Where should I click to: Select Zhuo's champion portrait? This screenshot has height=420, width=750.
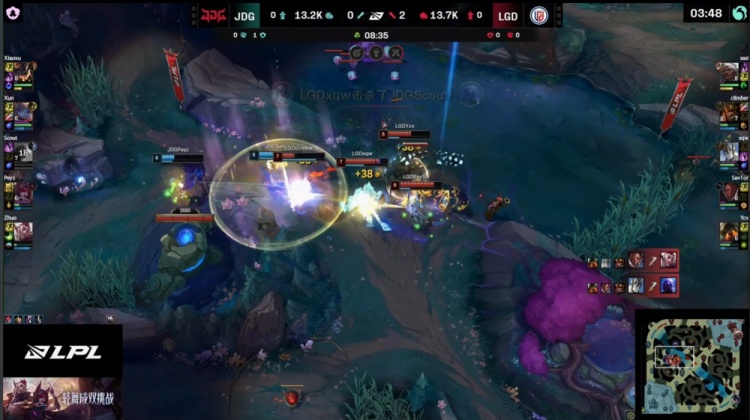pyautogui.click(x=24, y=232)
